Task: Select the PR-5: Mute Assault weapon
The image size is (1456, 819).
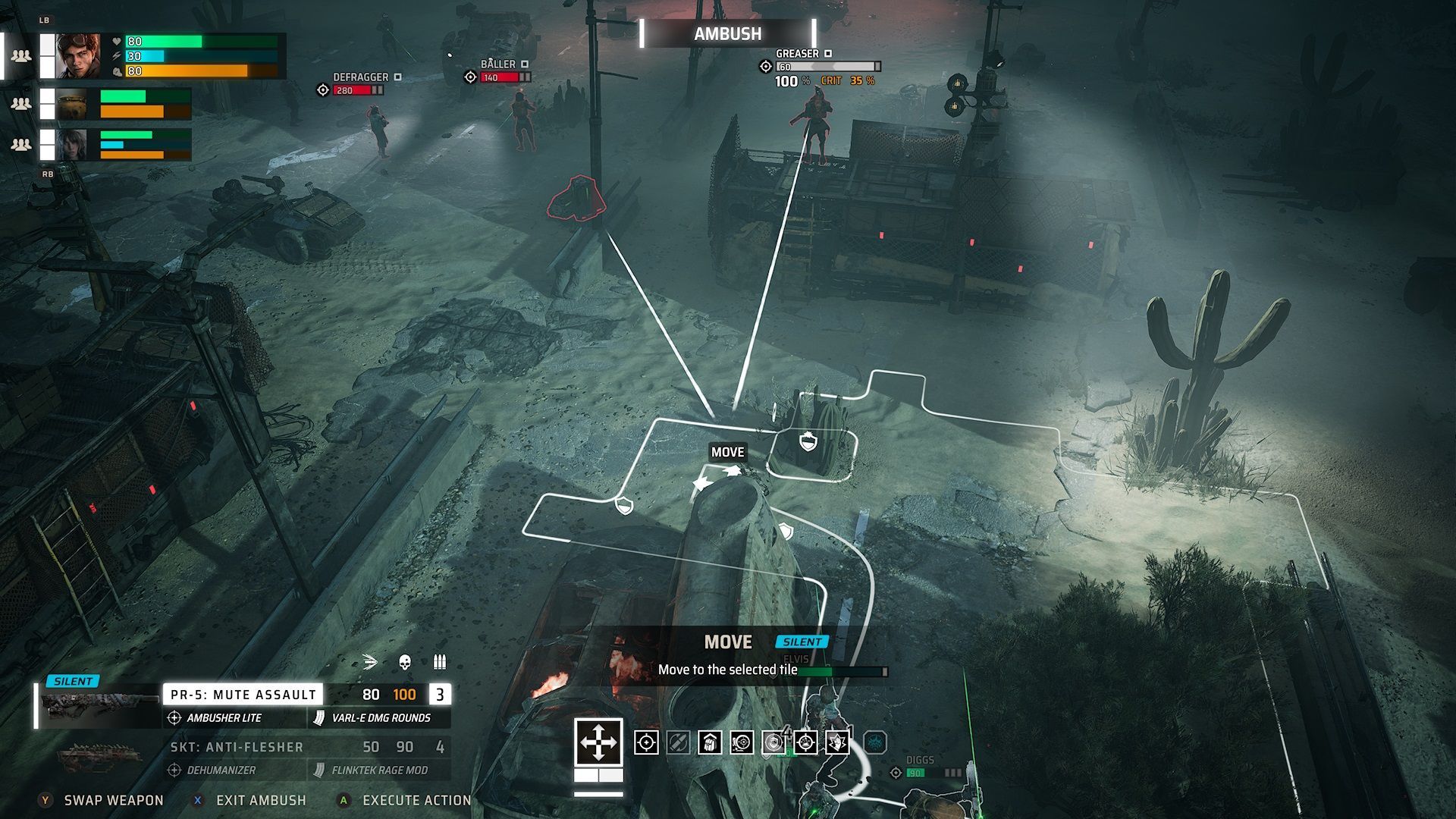Action: click(243, 694)
